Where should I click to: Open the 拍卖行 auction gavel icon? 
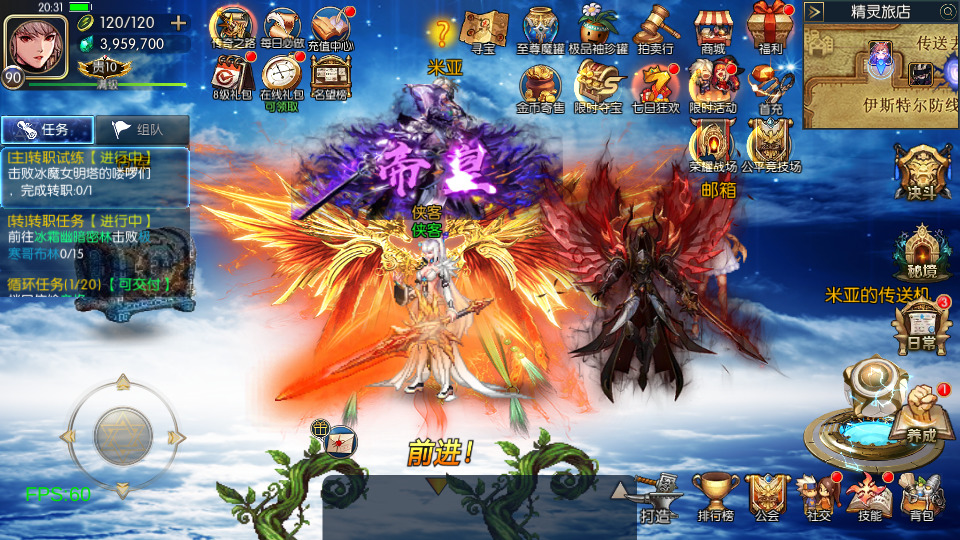click(x=655, y=29)
